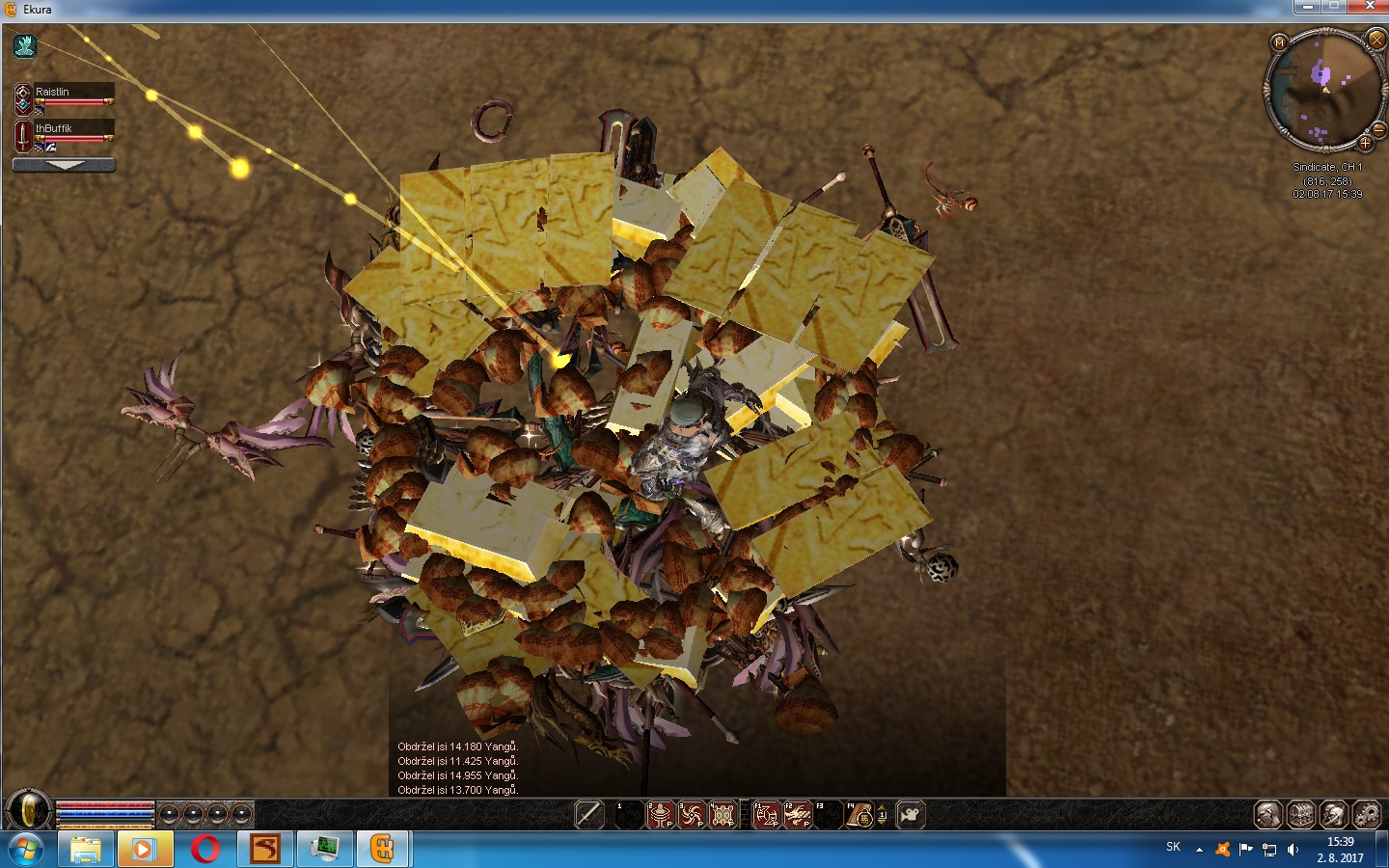Expand the party list arrow bar
1389x868 pixels.
click(64, 165)
